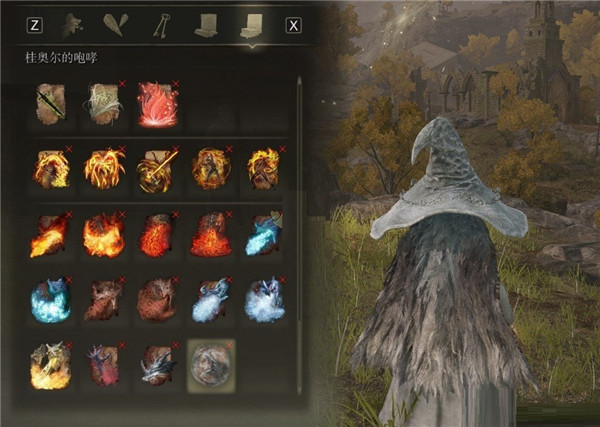Viewport: 600px width, 427px height.
Task: Open the leaves crafting materials tab
Action: pos(116,25)
